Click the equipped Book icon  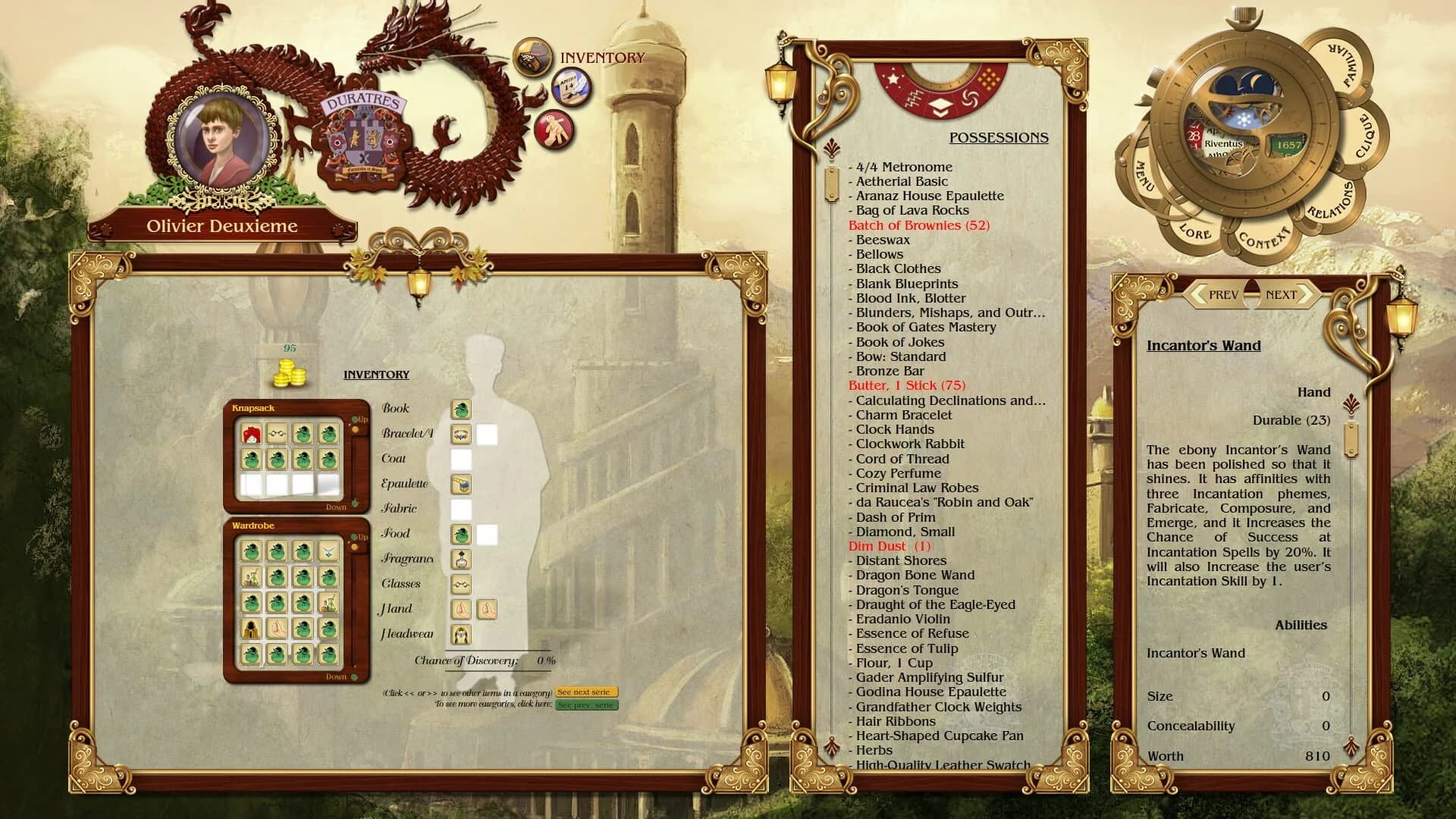[461, 410]
